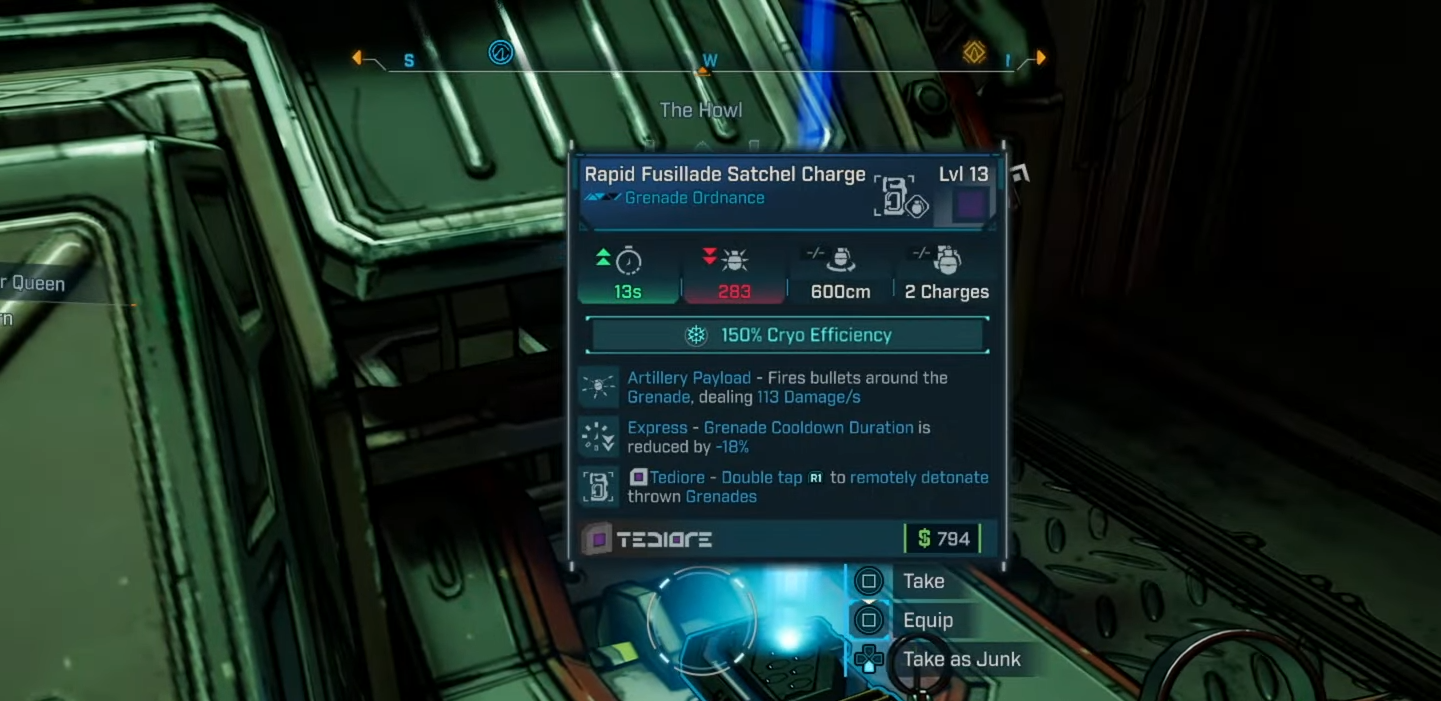The height and width of the screenshot is (701, 1441).
Task: Select the Tediore remote detonate perk row
Action: click(787, 487)
